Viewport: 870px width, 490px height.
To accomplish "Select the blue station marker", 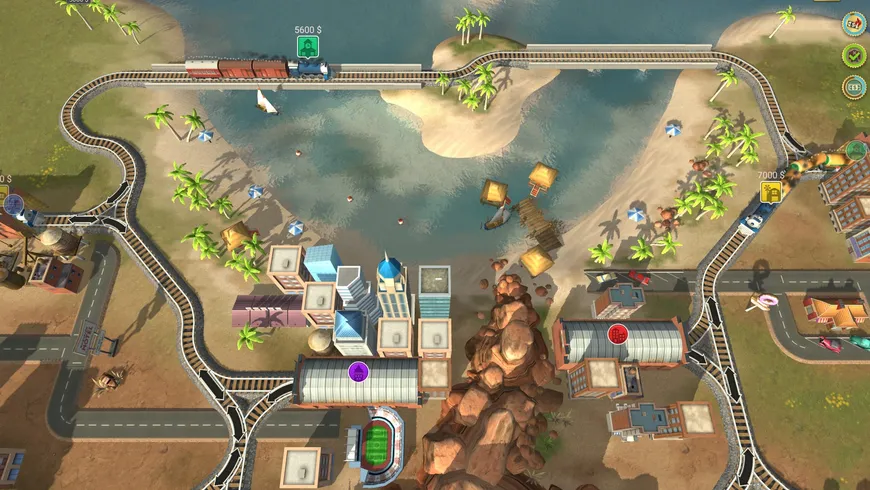I will [14, 204].
